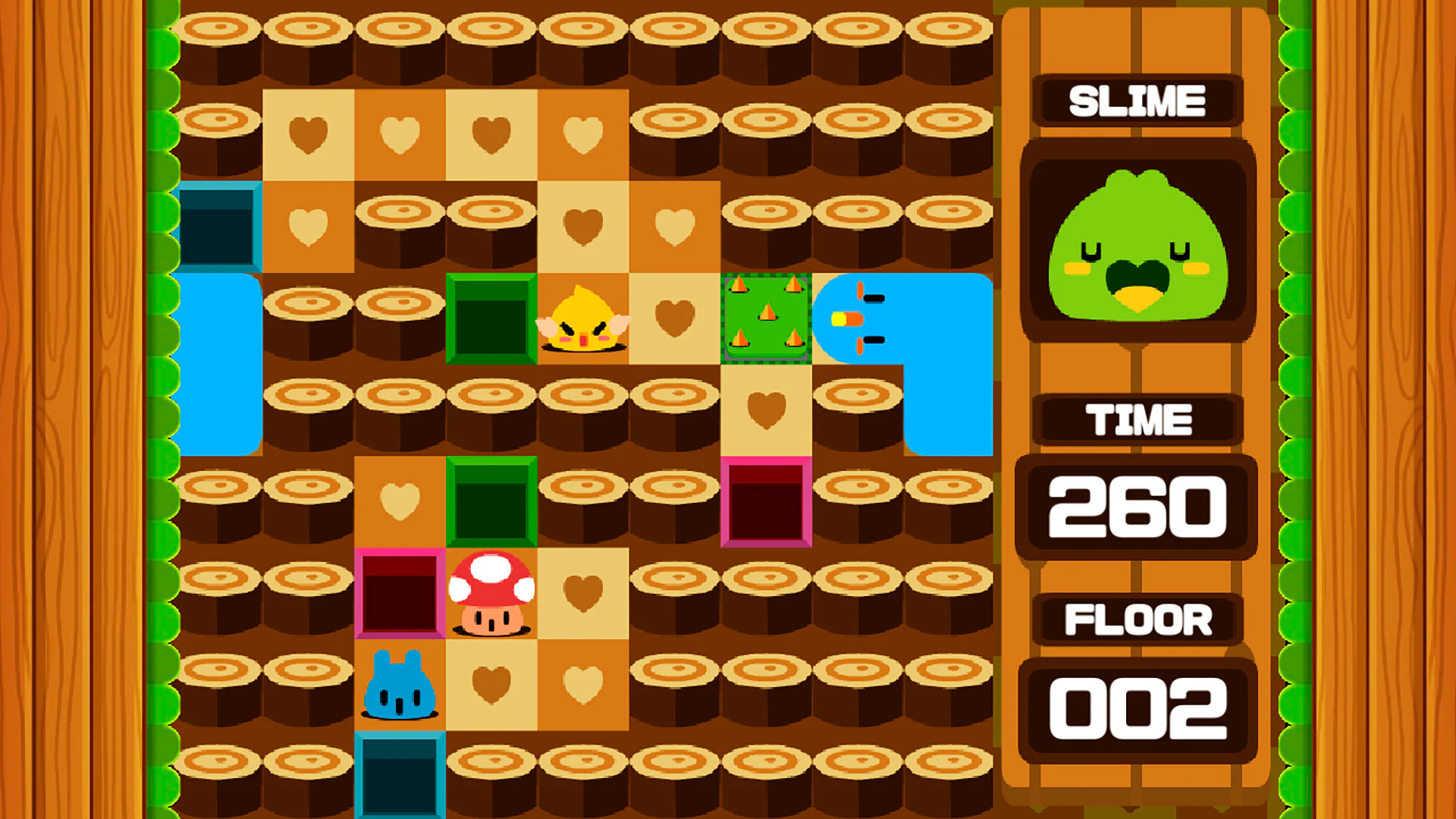The width and height of the screenshot is (1456, 819).
Task: Click the heart tile above the pink chest
Action: 766,409
